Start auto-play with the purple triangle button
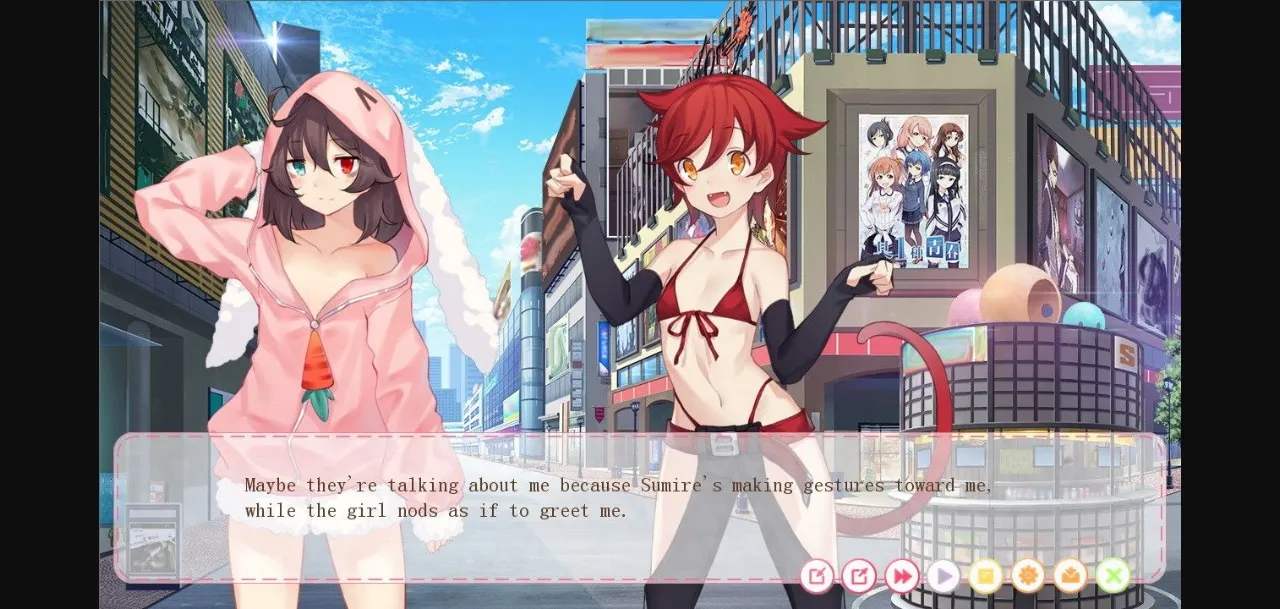The width and height of the screenshot is (1280, 609). point(943,575)
